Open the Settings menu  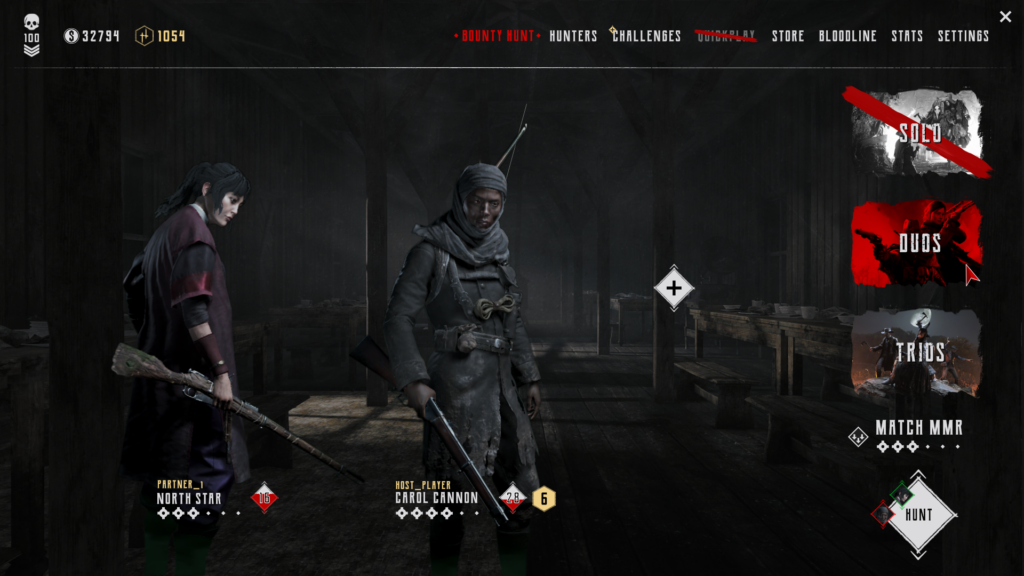(963, 36)
